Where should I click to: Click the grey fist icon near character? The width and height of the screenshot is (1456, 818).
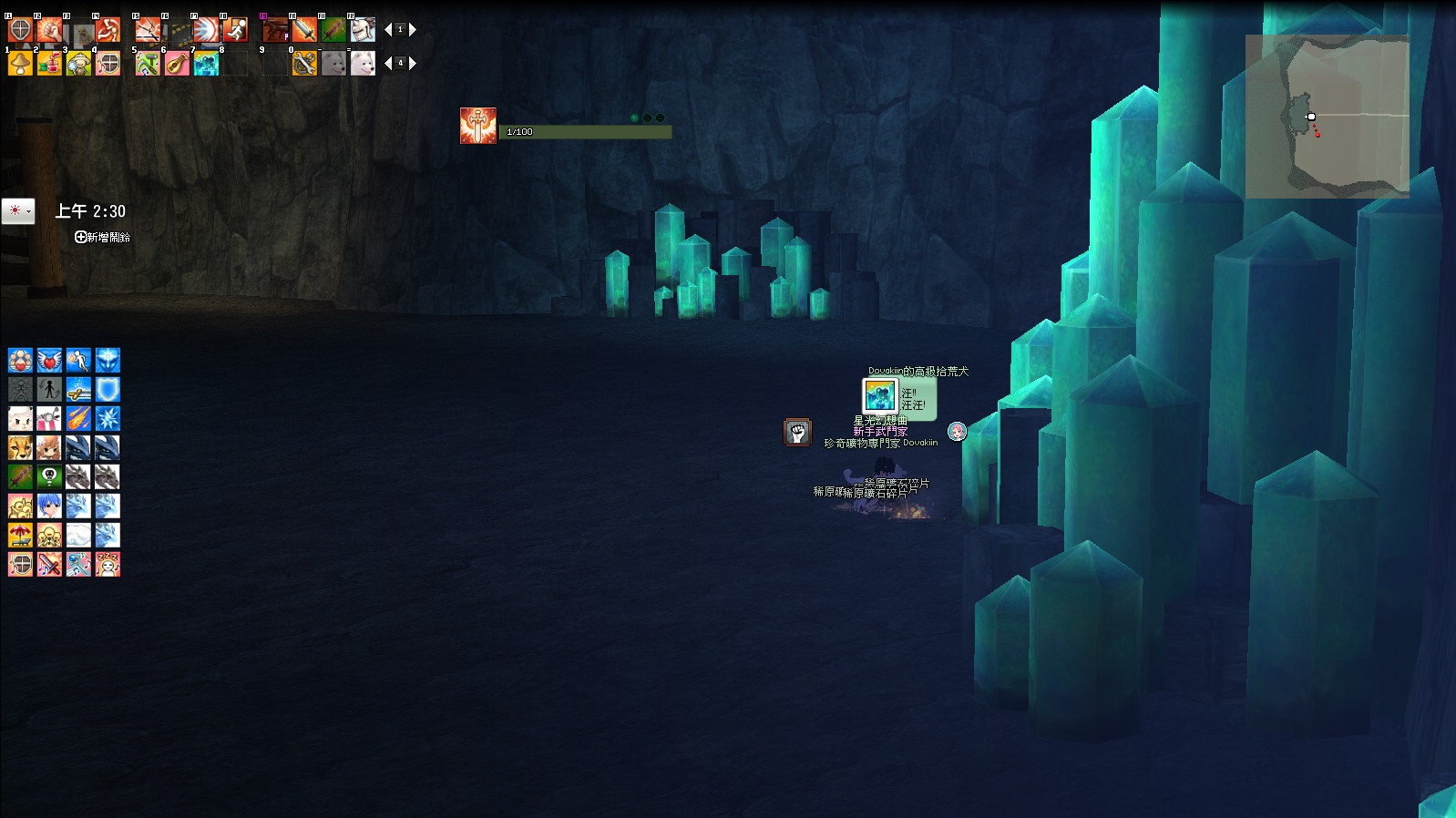coord(797,432)
